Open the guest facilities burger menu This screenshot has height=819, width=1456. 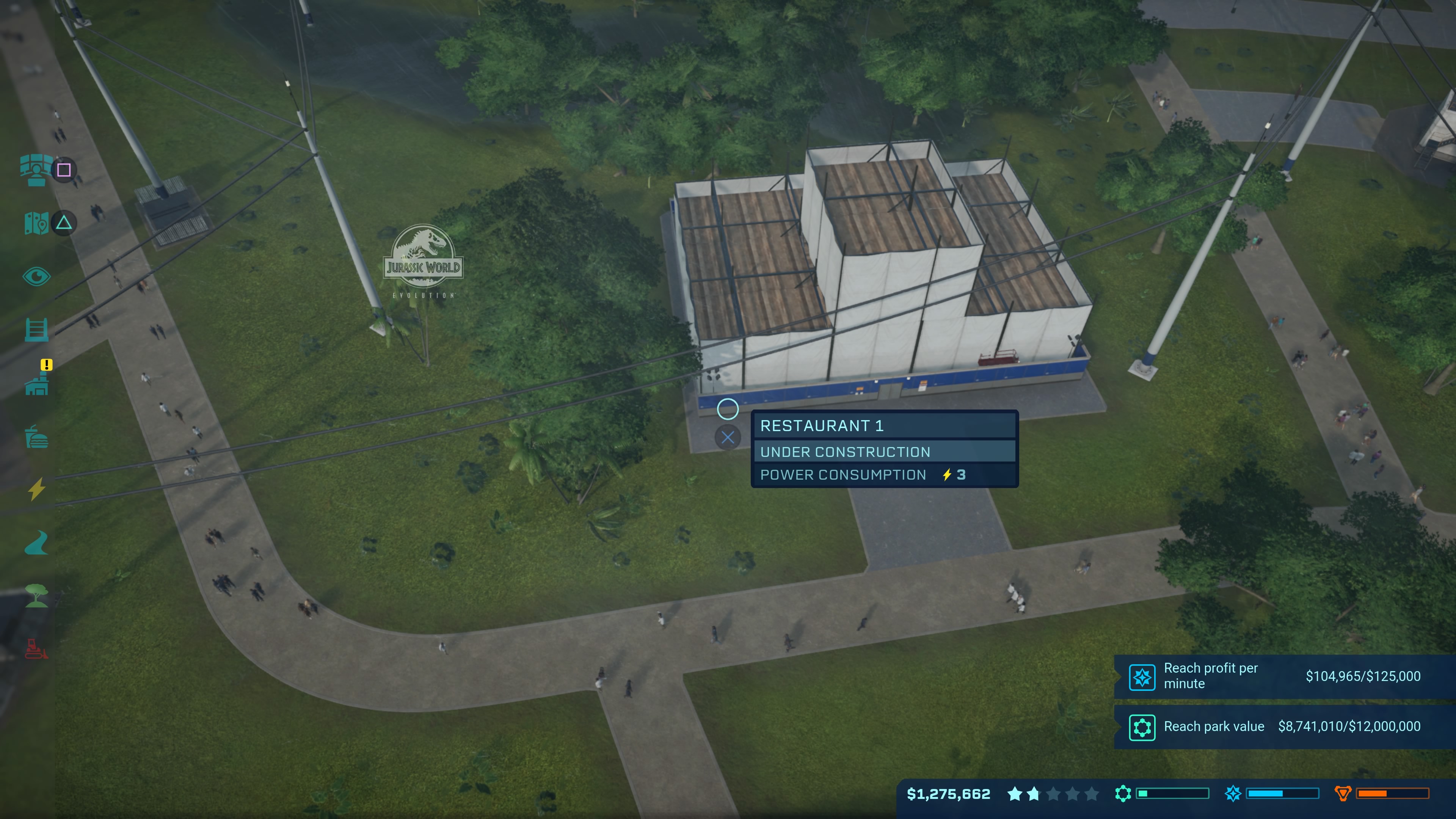tap(36, 437)
